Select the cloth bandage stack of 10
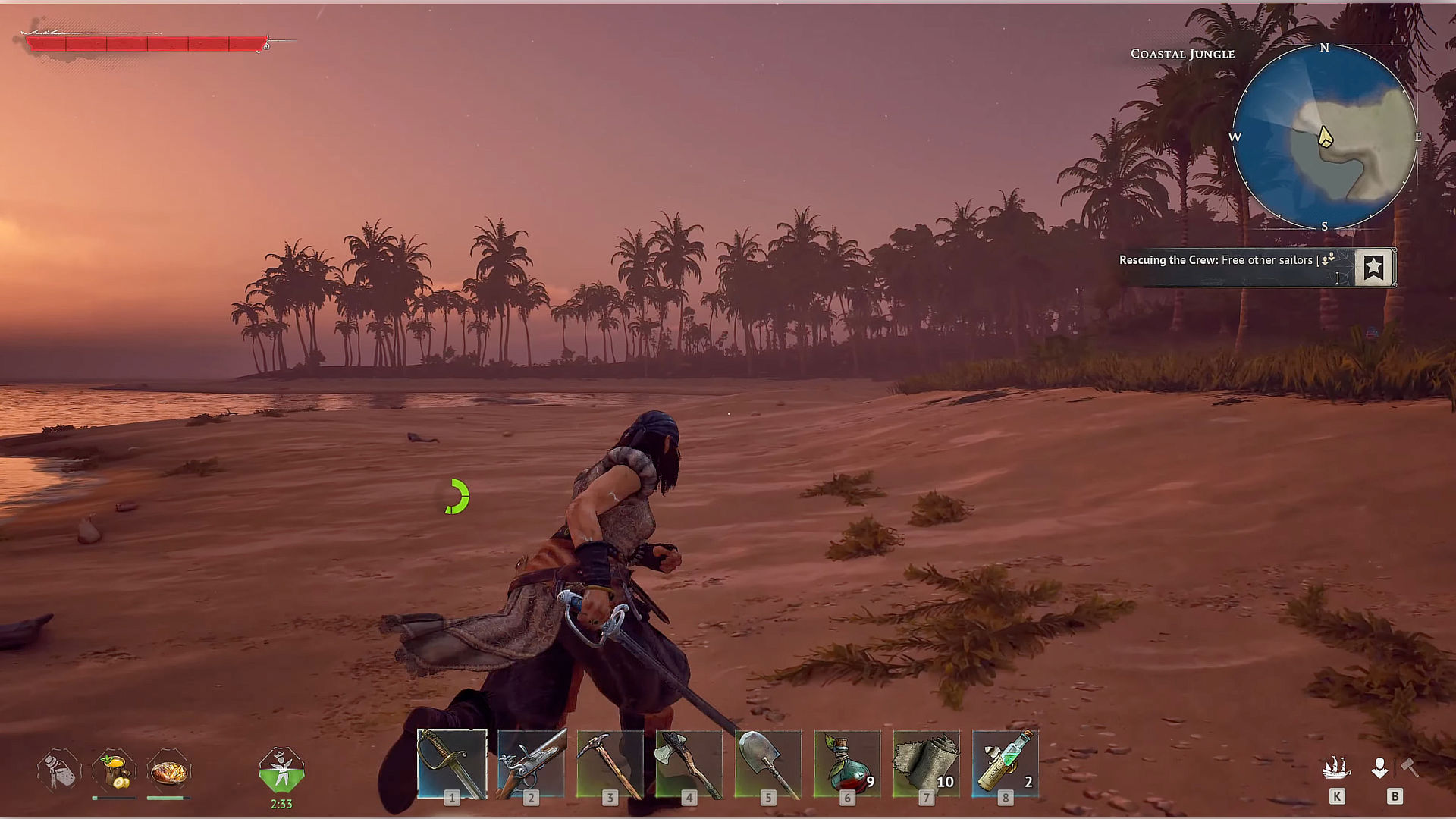Image resolution: width=1456 pixels, height=819 pixels. point(926,764)
